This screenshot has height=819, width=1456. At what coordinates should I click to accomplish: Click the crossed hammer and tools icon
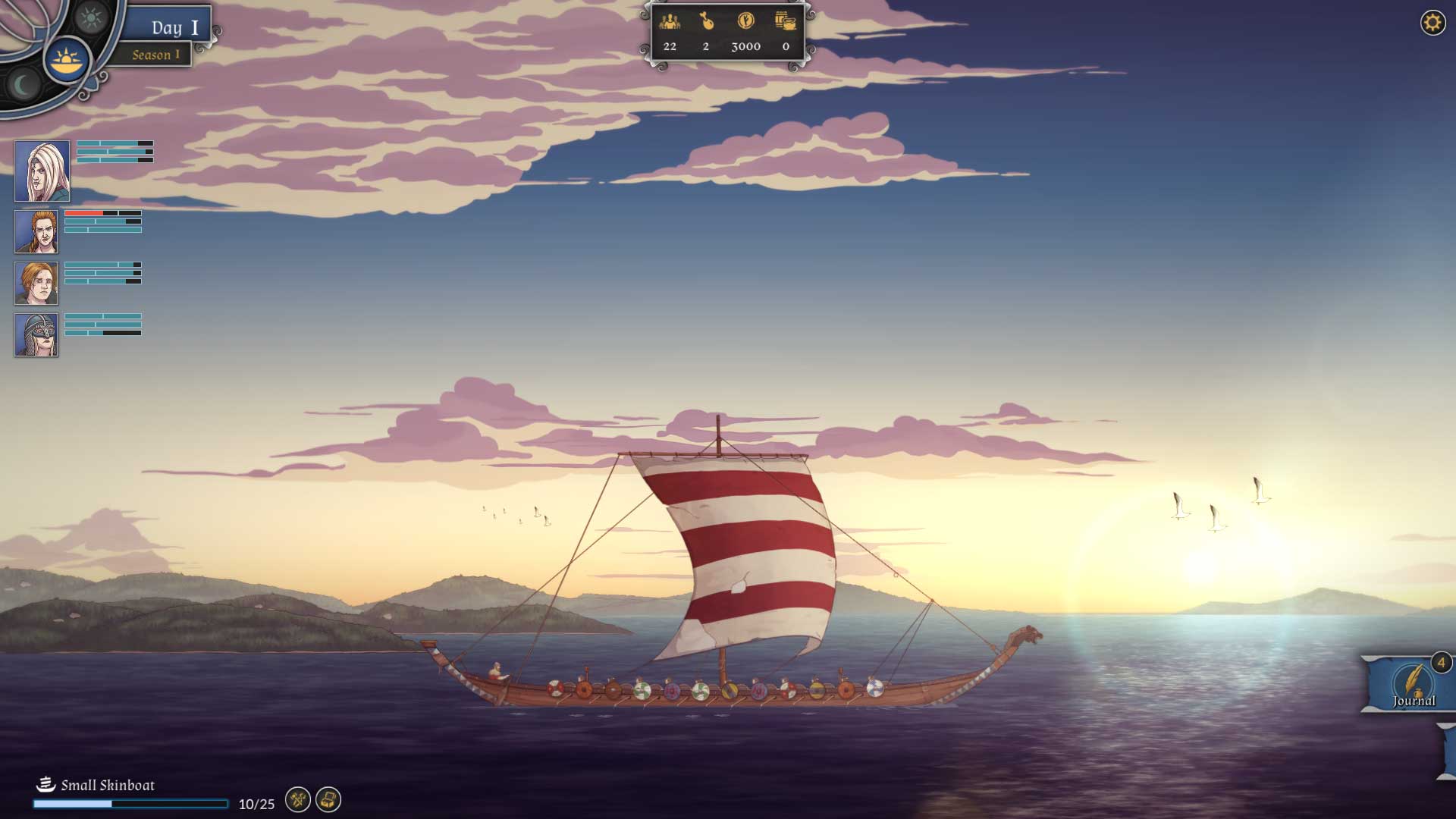coord(298,799)
